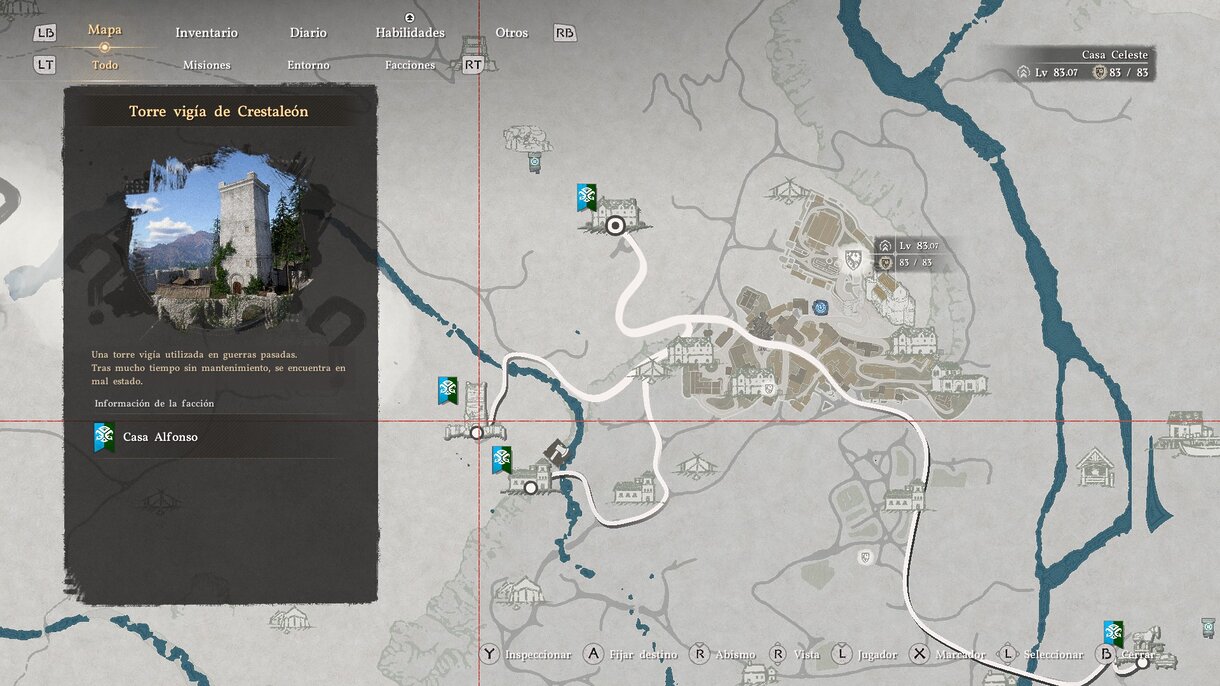Open the Diario tab

point(308,33)
